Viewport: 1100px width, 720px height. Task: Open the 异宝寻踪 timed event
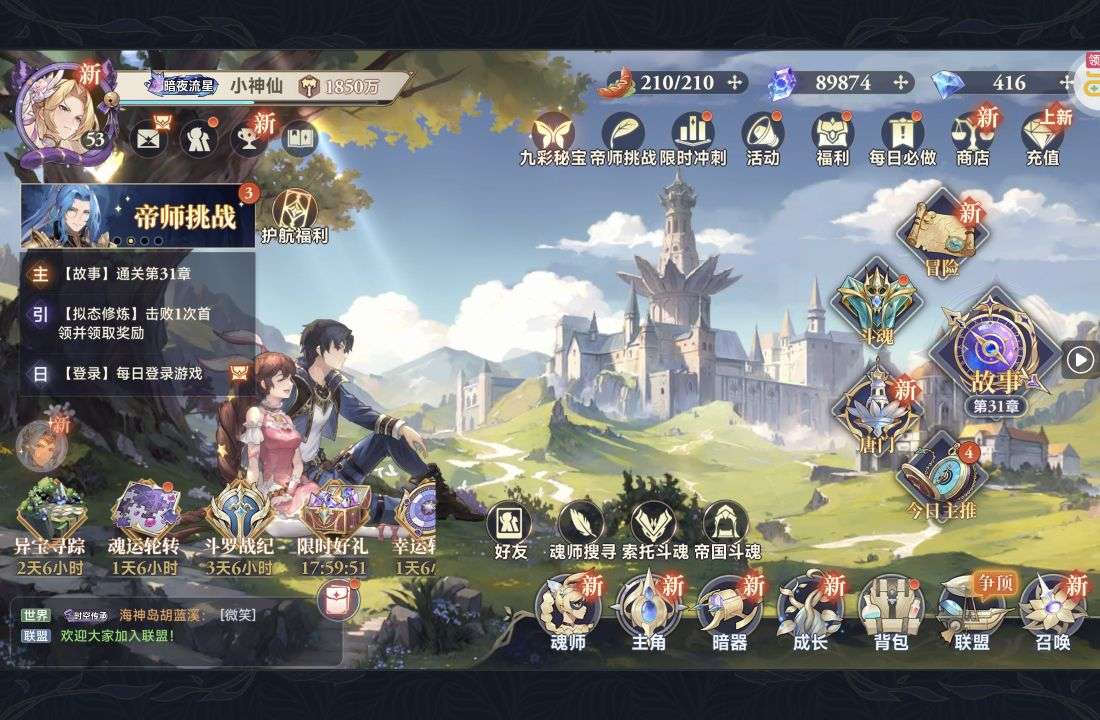point(49,519)
